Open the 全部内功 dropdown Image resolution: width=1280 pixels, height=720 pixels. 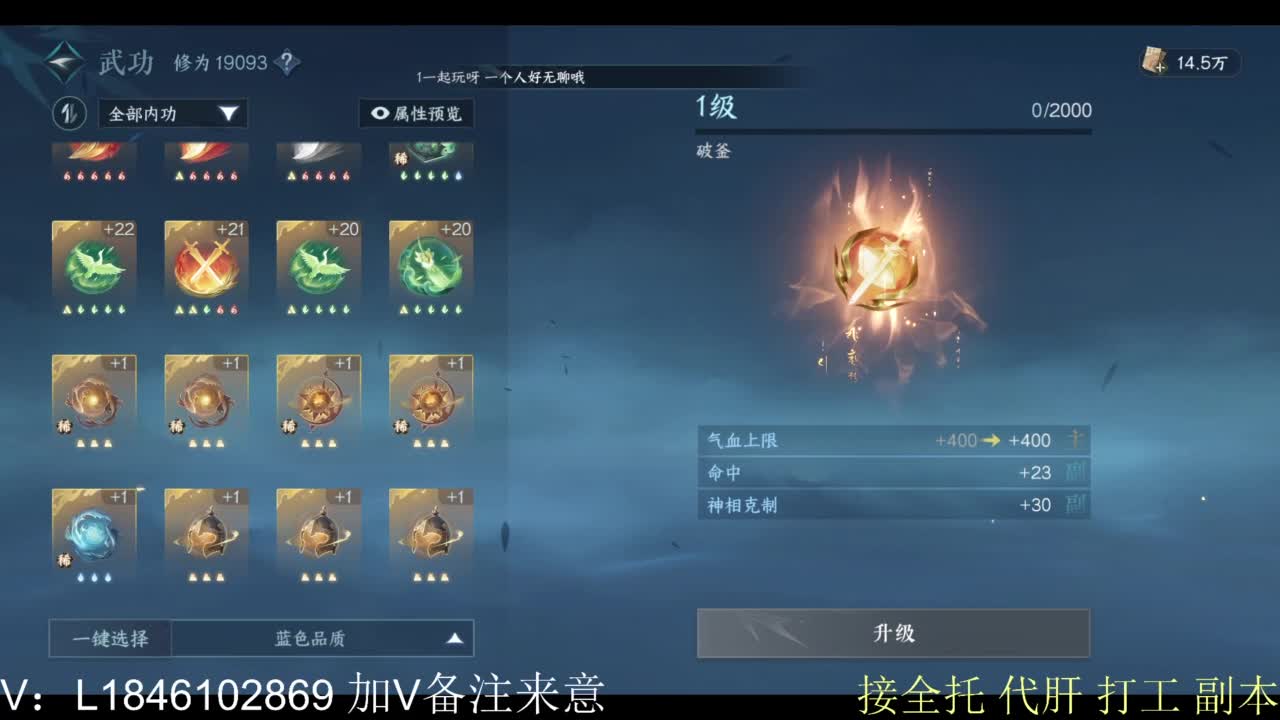[x=170, y=114]
